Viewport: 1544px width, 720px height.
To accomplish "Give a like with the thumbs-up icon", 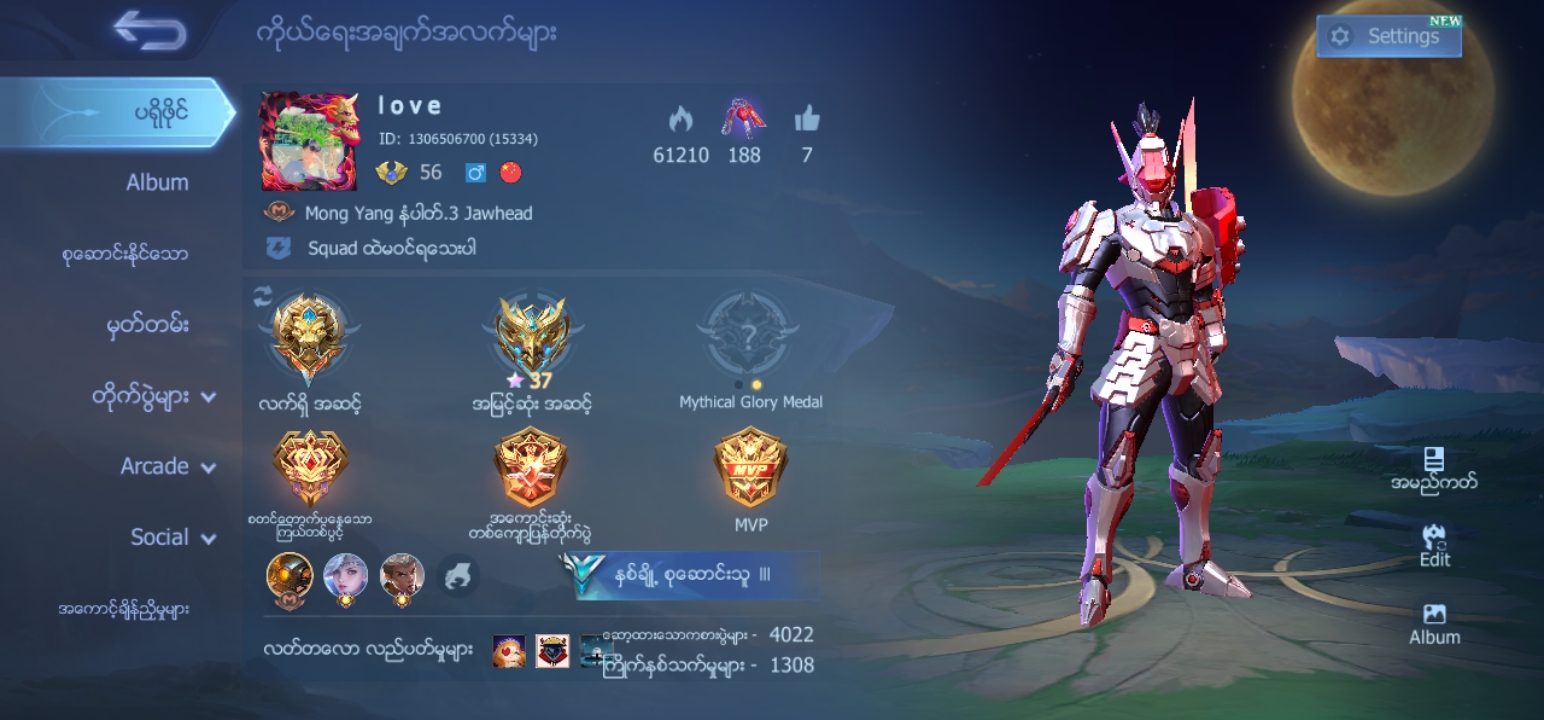I will tap(807, 121).
